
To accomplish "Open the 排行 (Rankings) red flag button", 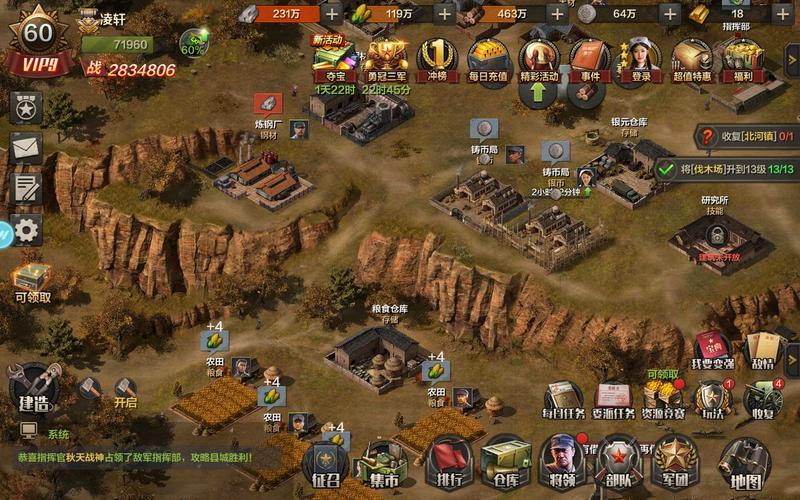I will (448, 463).
